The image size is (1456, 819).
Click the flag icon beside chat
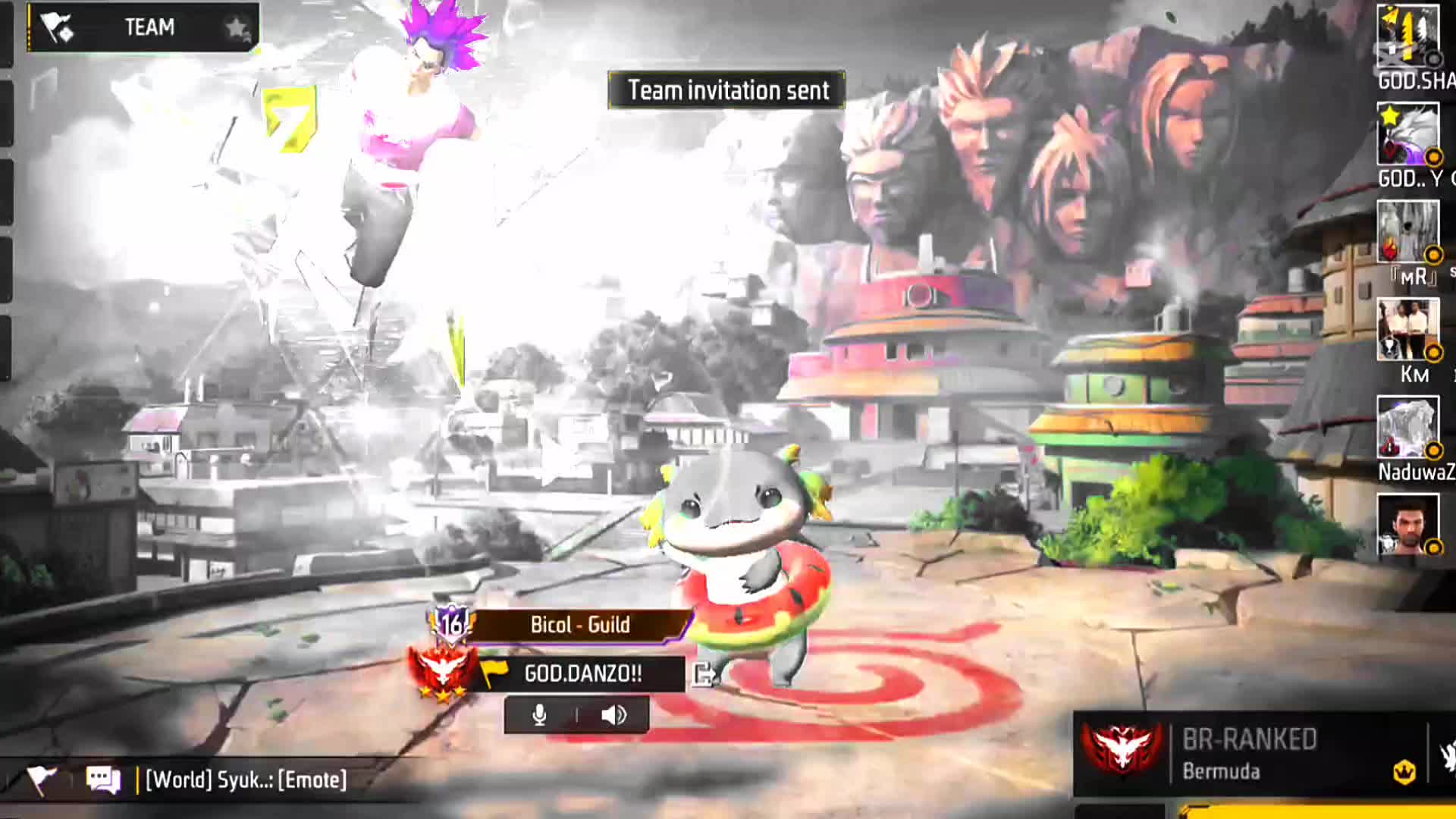41,780
